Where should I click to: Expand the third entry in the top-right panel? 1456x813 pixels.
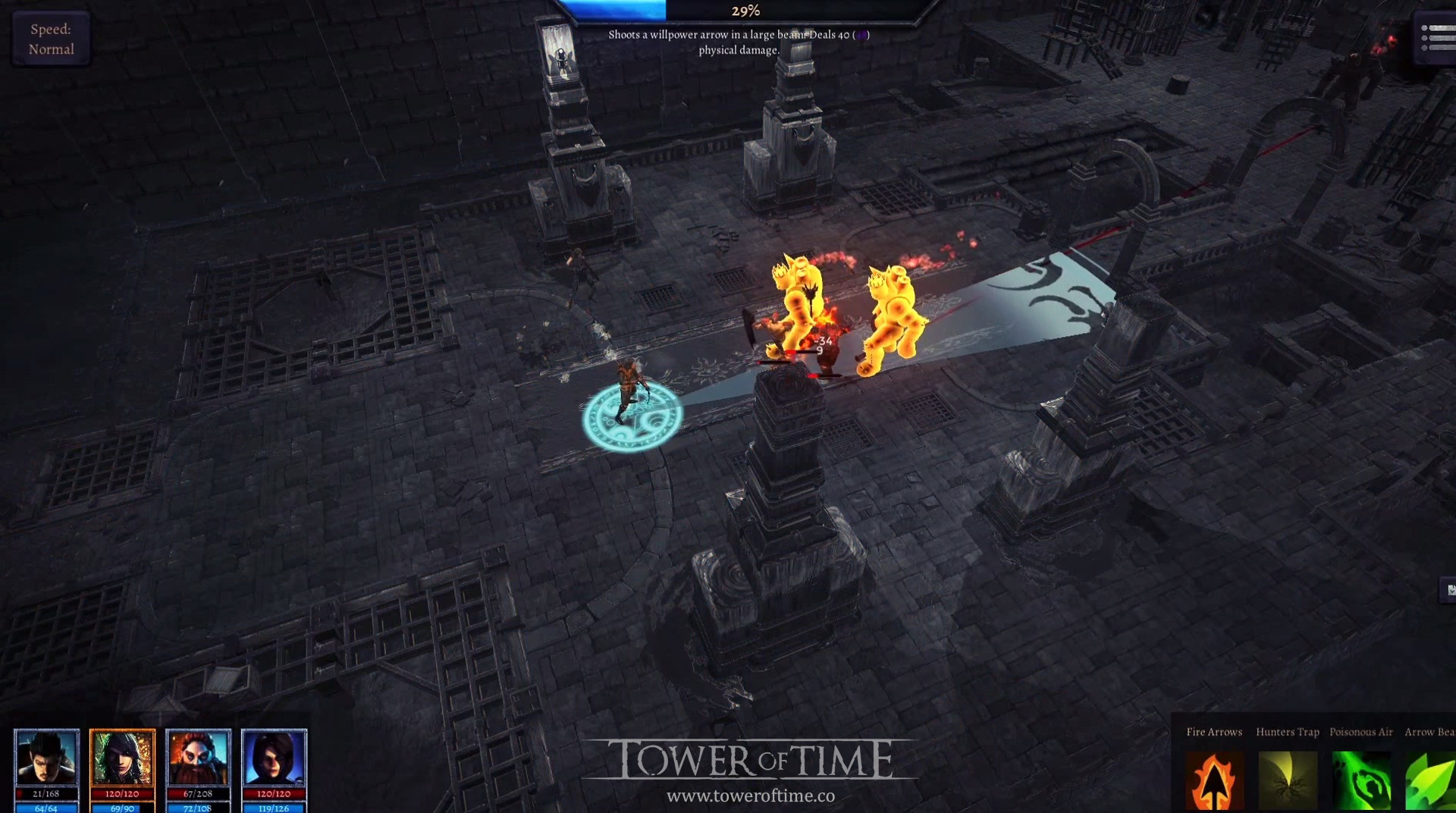pos(1423,47)
